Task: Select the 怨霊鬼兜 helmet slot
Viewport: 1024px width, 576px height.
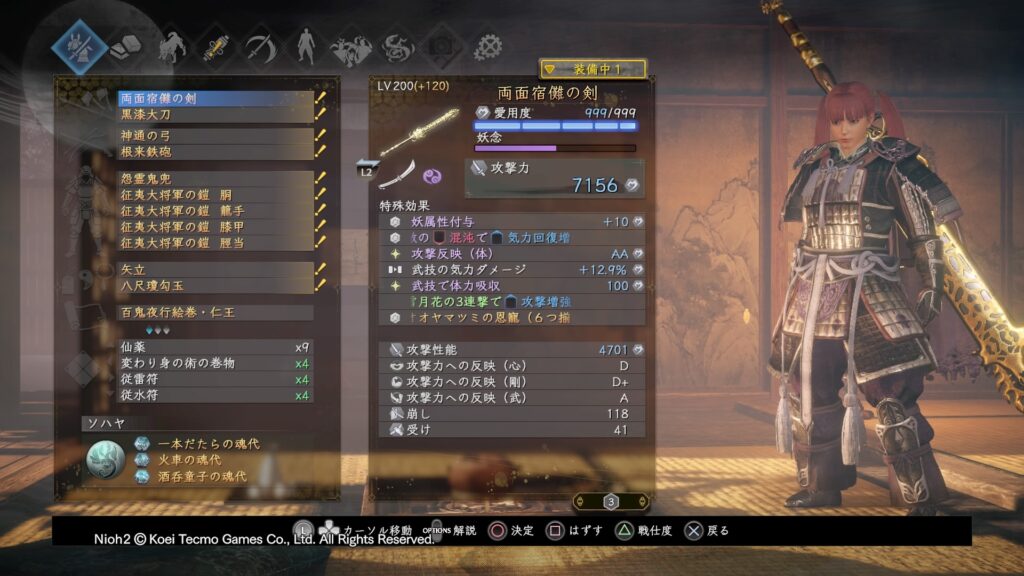Action: 215,179
